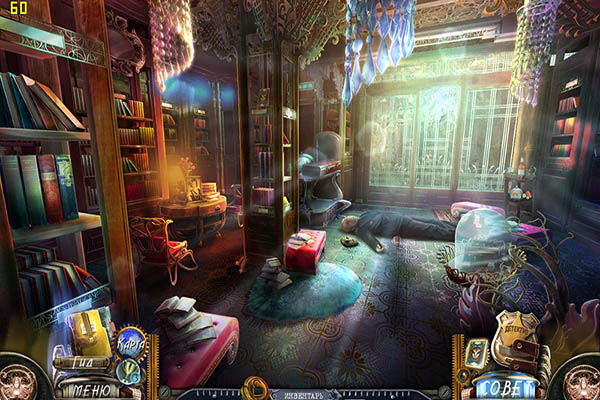
Task: Use the Совет hint button
Action: point(507,388)
